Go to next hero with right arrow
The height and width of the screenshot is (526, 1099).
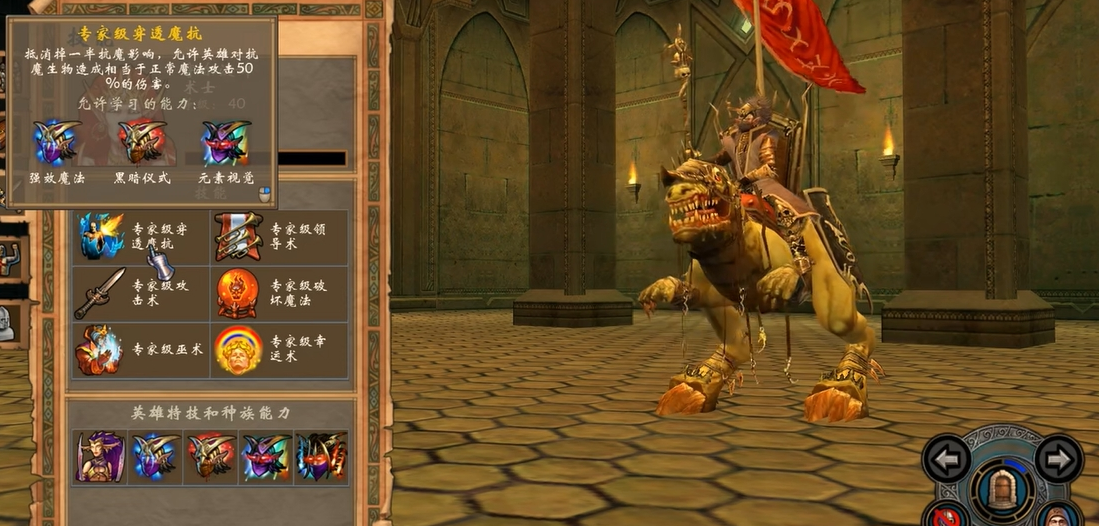1059,459
